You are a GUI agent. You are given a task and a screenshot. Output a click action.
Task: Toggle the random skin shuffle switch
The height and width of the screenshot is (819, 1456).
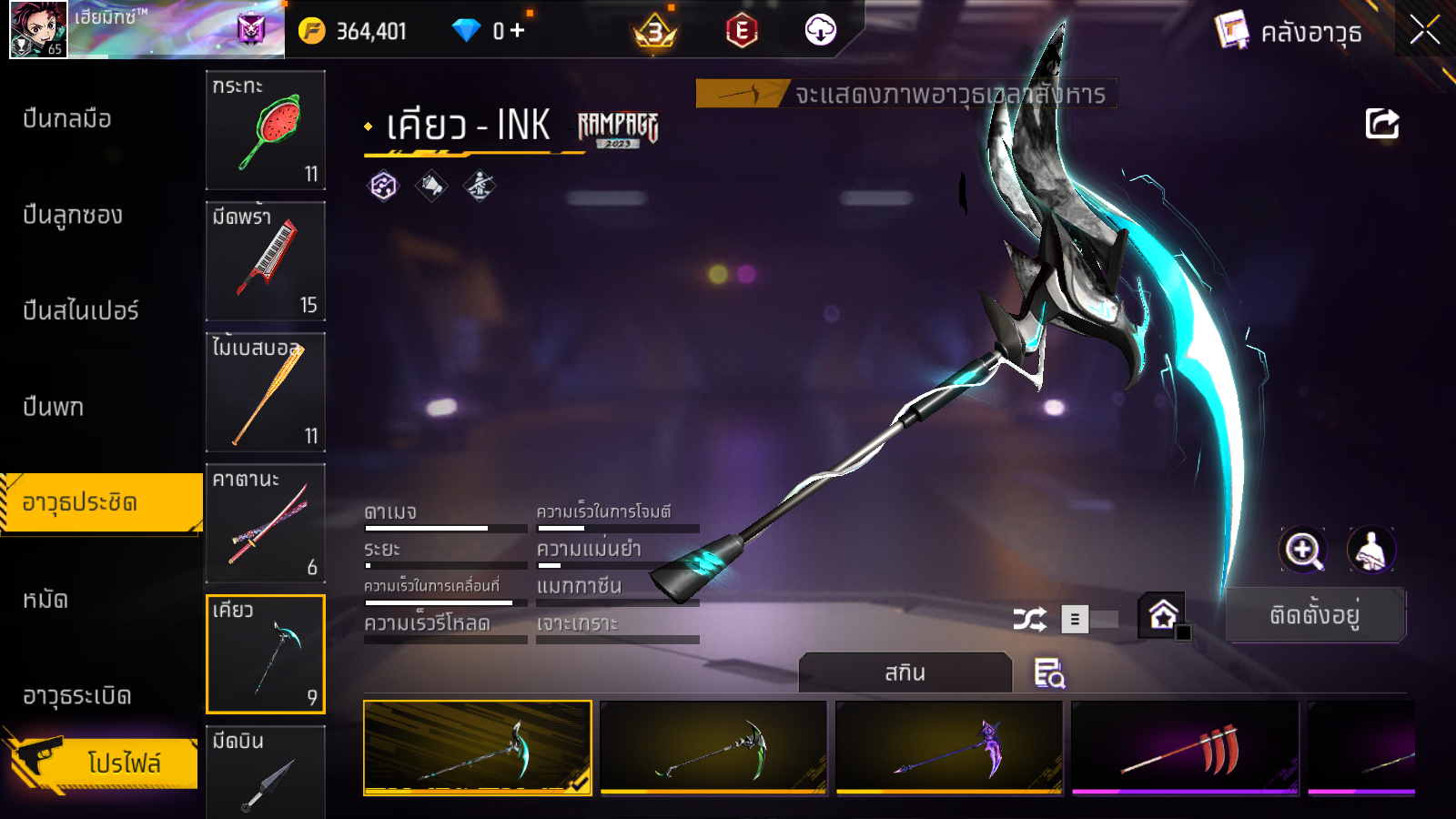1088,620
